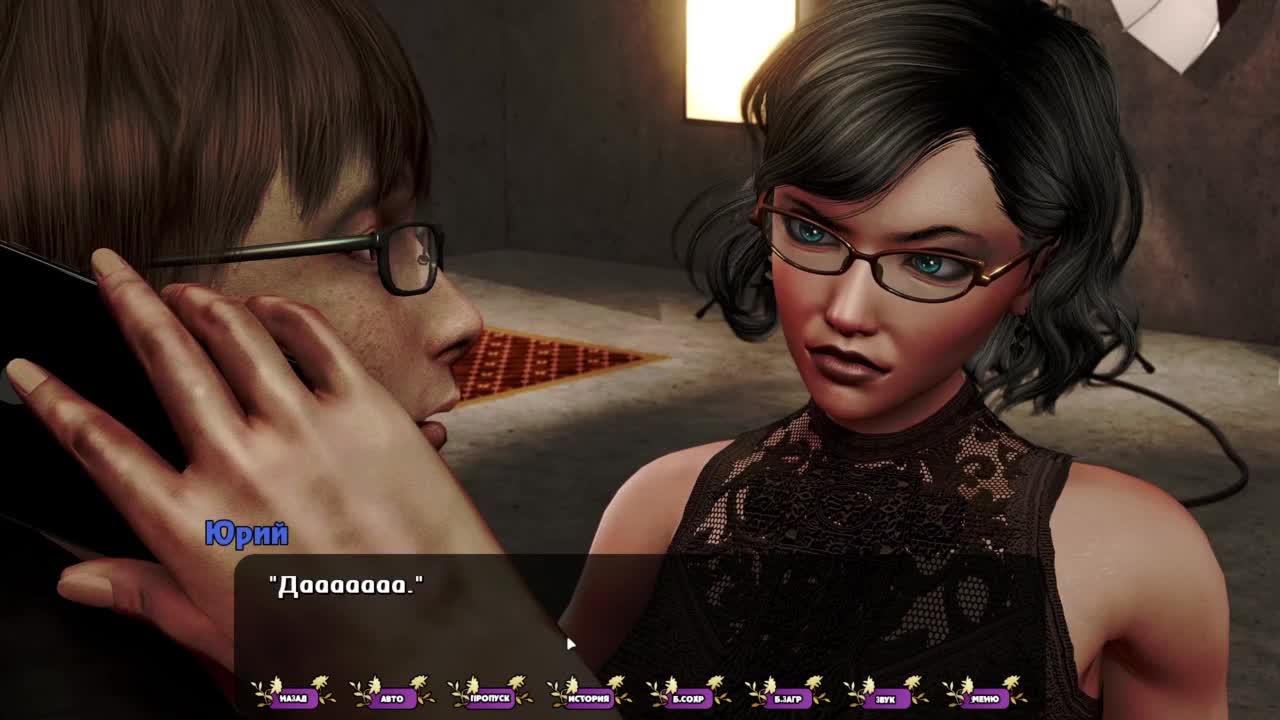Open the ЗВУК sound settings

(x=885, y=698)
